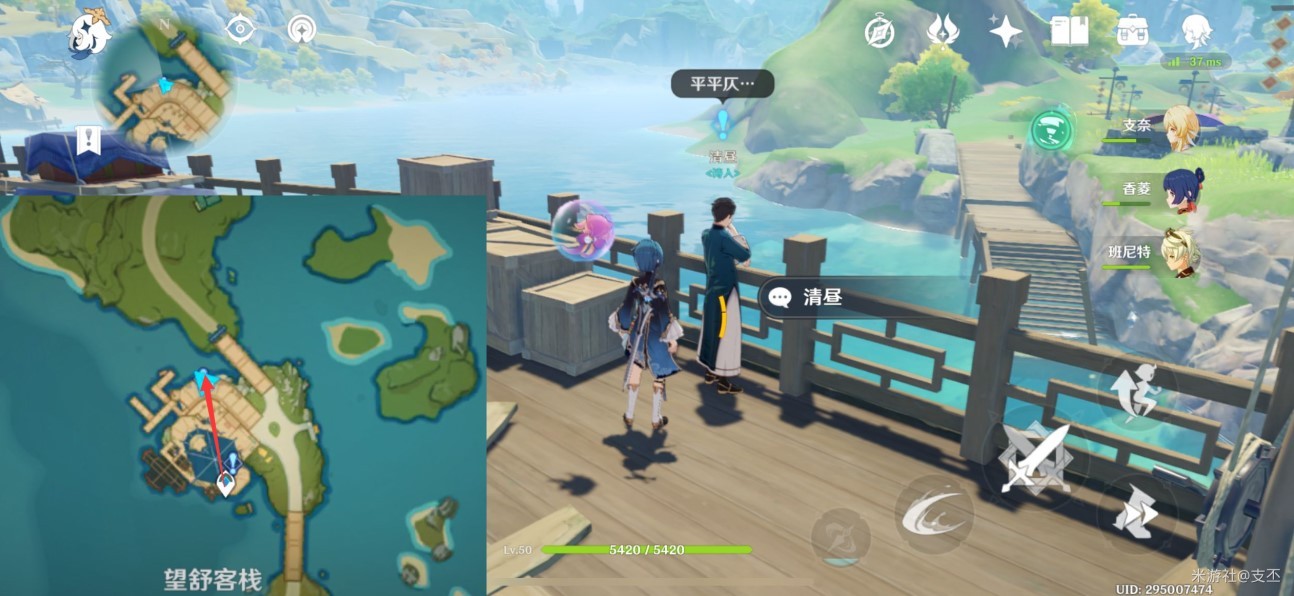
Task: Switch to party member 香菱
Action: coord(1180,188)
